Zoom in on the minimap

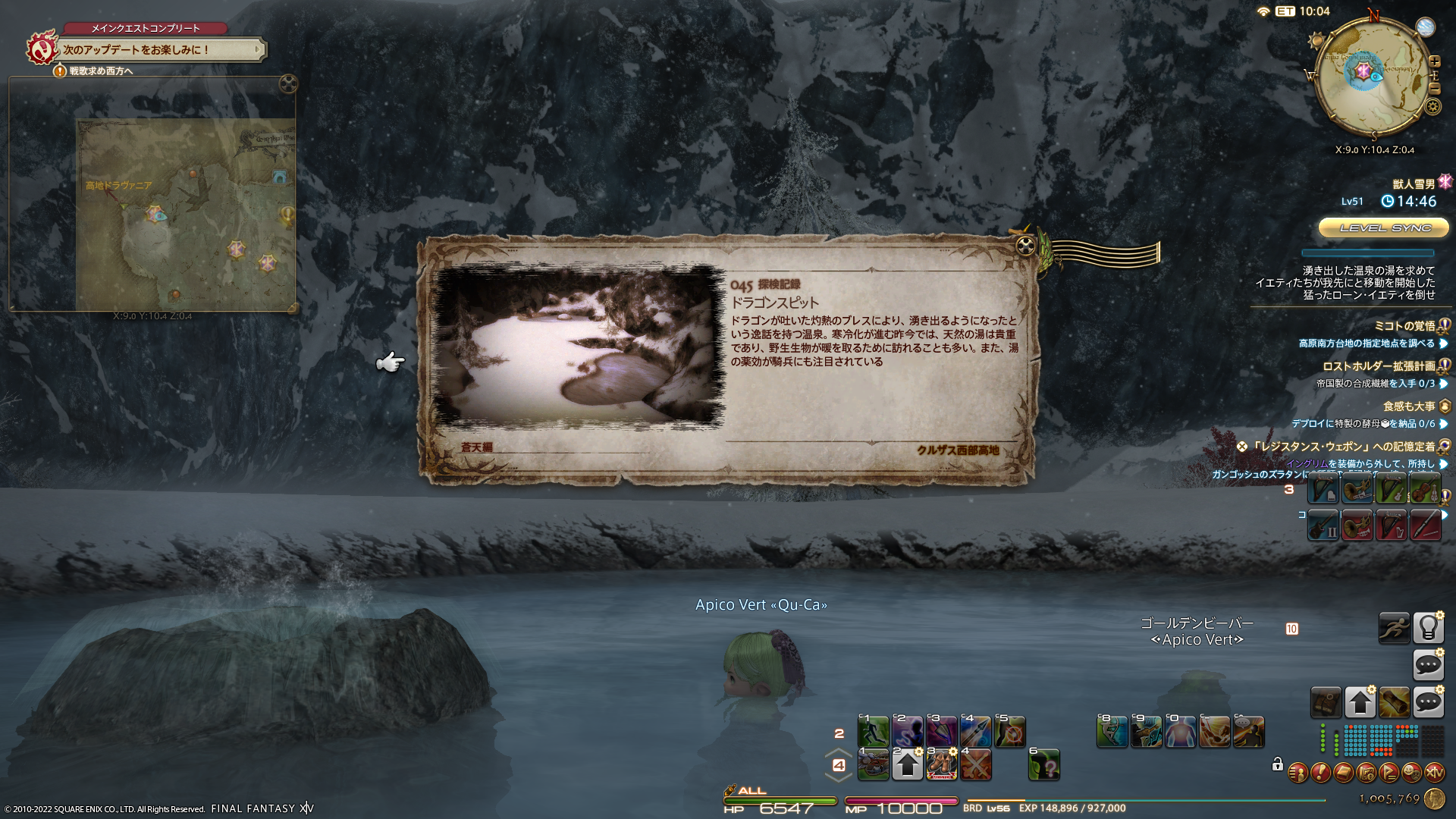[x=1434, y=61]
